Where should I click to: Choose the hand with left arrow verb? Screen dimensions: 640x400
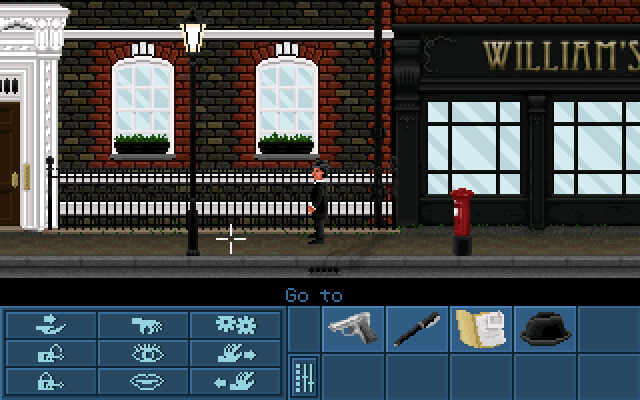click(x=236, y=380)
